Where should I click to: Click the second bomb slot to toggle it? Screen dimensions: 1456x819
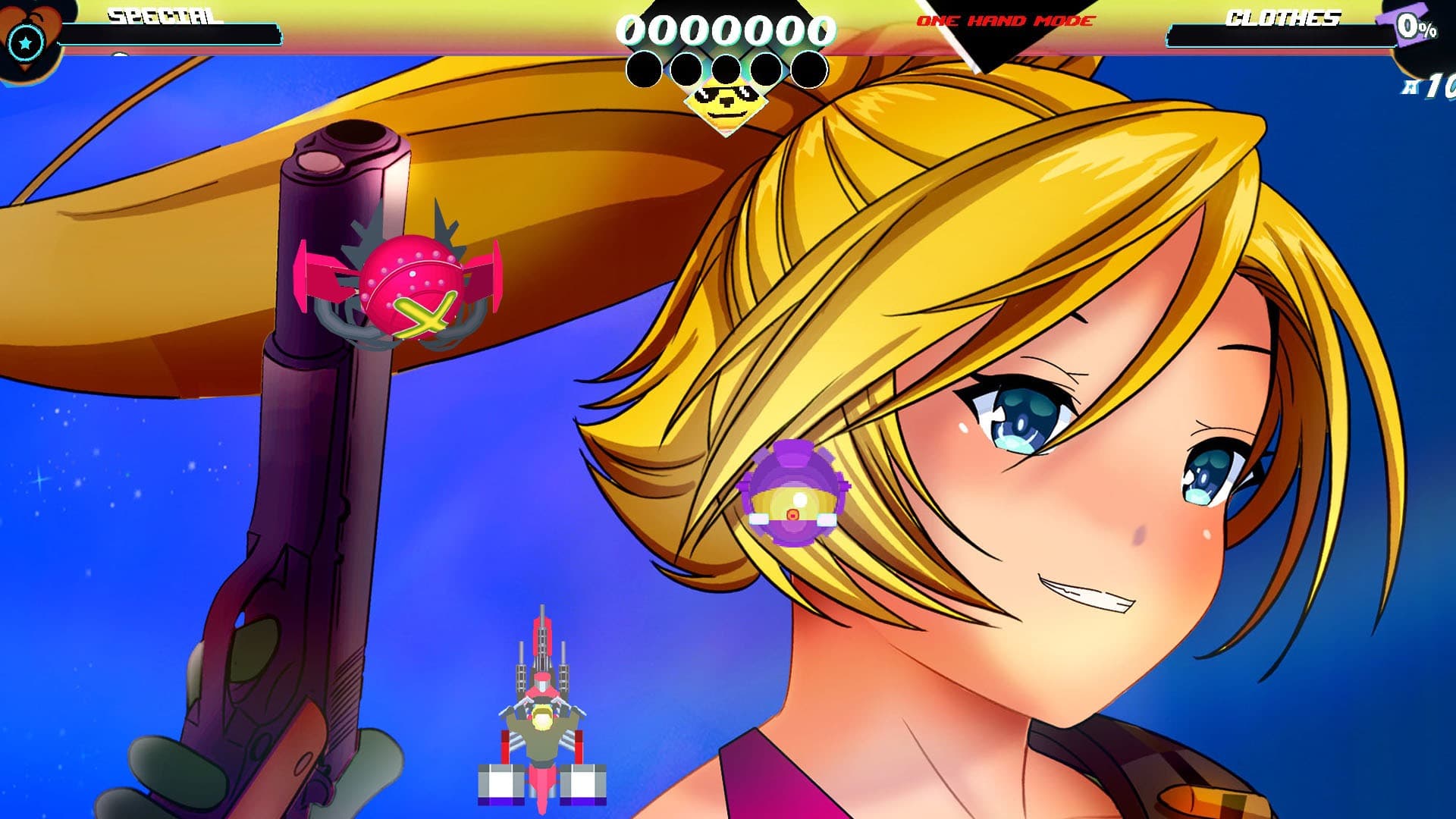[x=686, y=69]
